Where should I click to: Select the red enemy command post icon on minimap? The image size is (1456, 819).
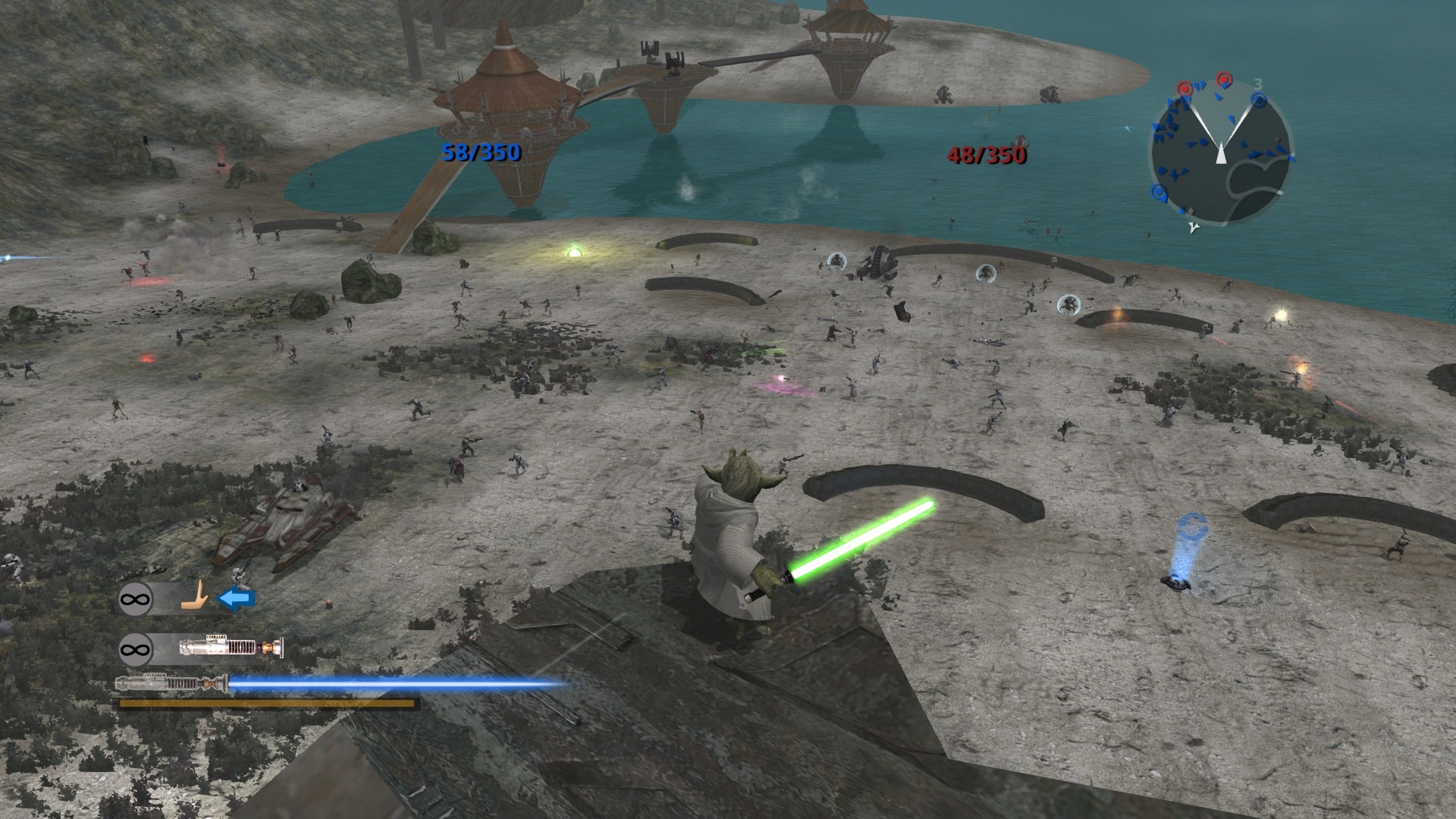point(1223,77)
